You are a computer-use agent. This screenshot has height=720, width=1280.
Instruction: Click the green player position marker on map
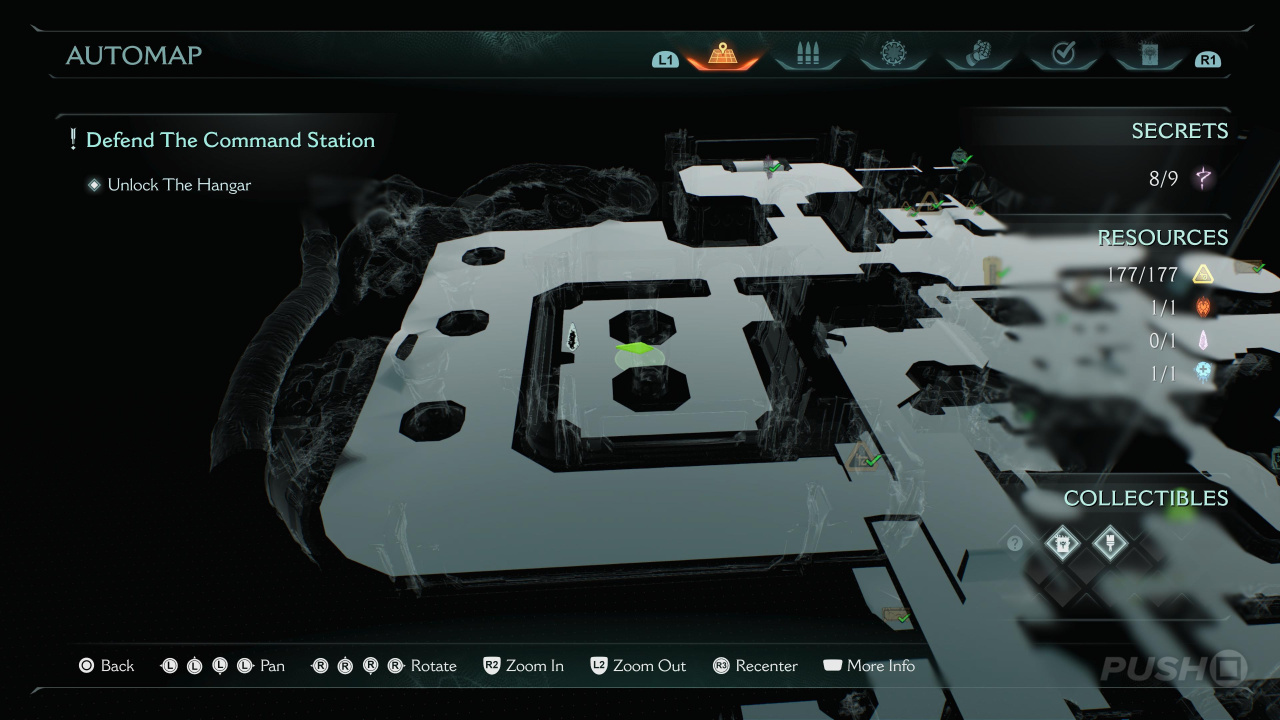[634, 349]
